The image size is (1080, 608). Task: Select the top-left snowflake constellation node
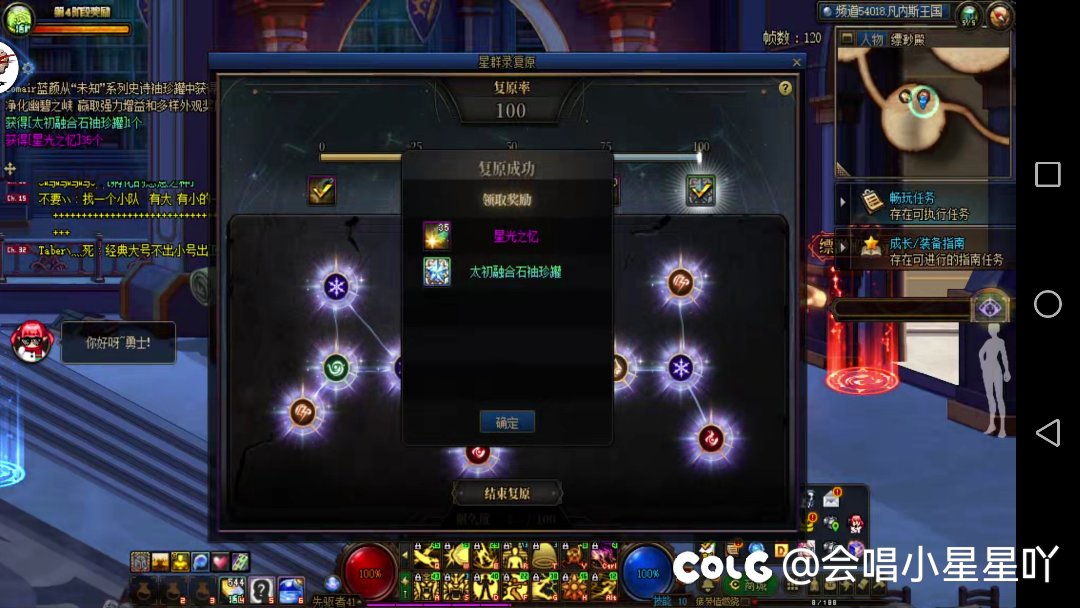click(x=336, y=287)
